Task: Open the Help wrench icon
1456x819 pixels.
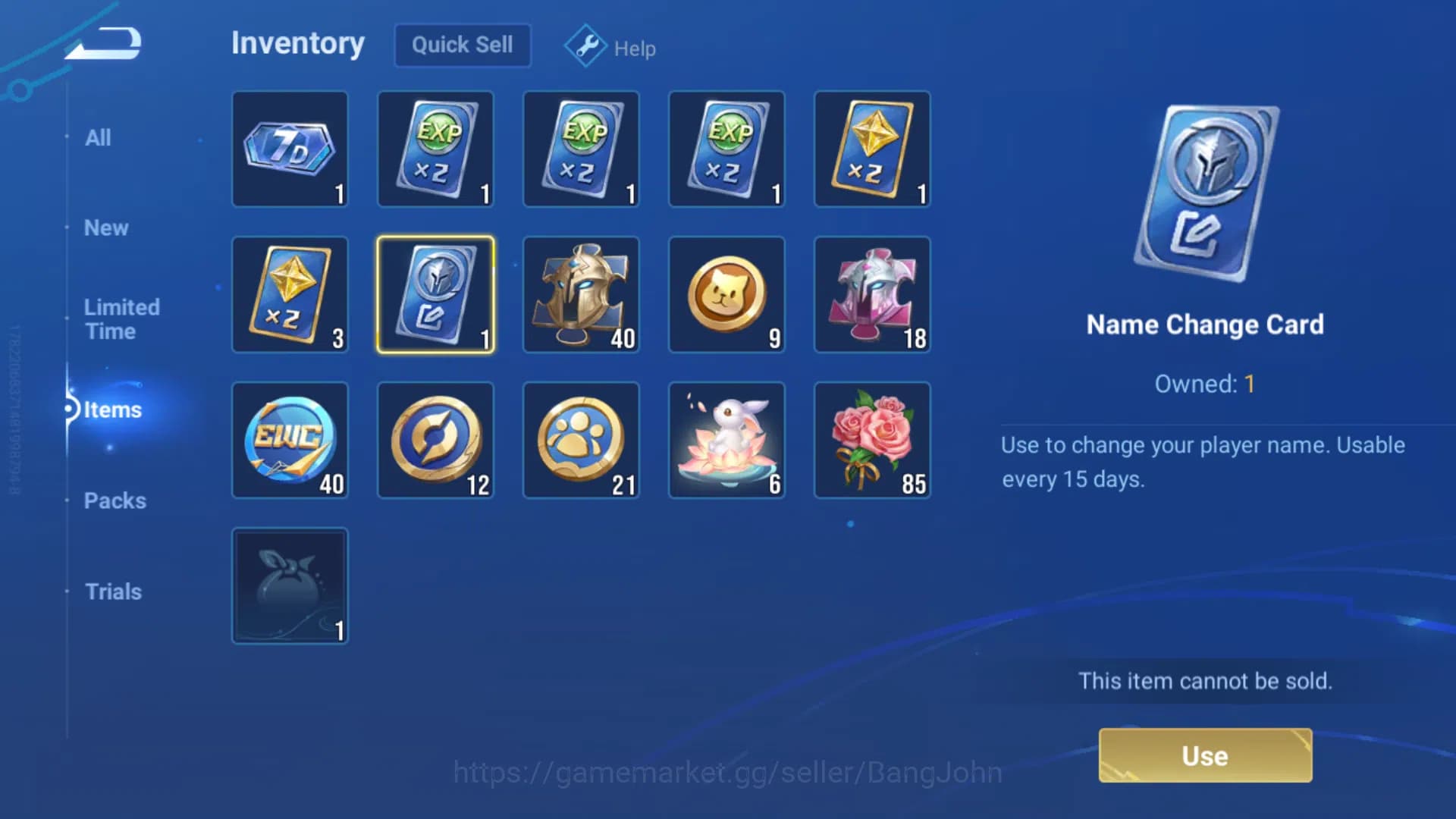Action: click(x=585, y=46)
